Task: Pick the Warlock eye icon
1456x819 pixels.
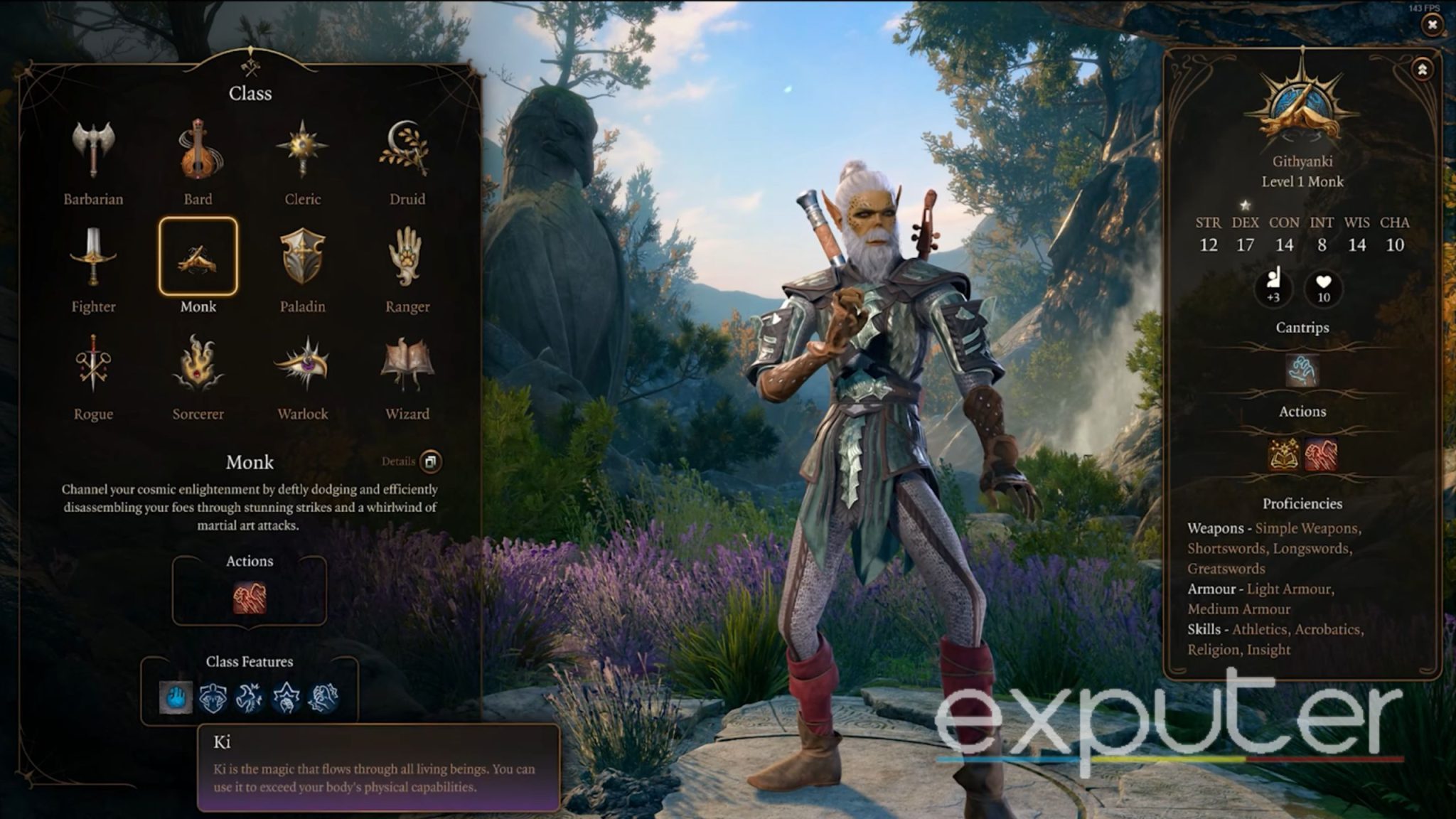Action: 302,364
